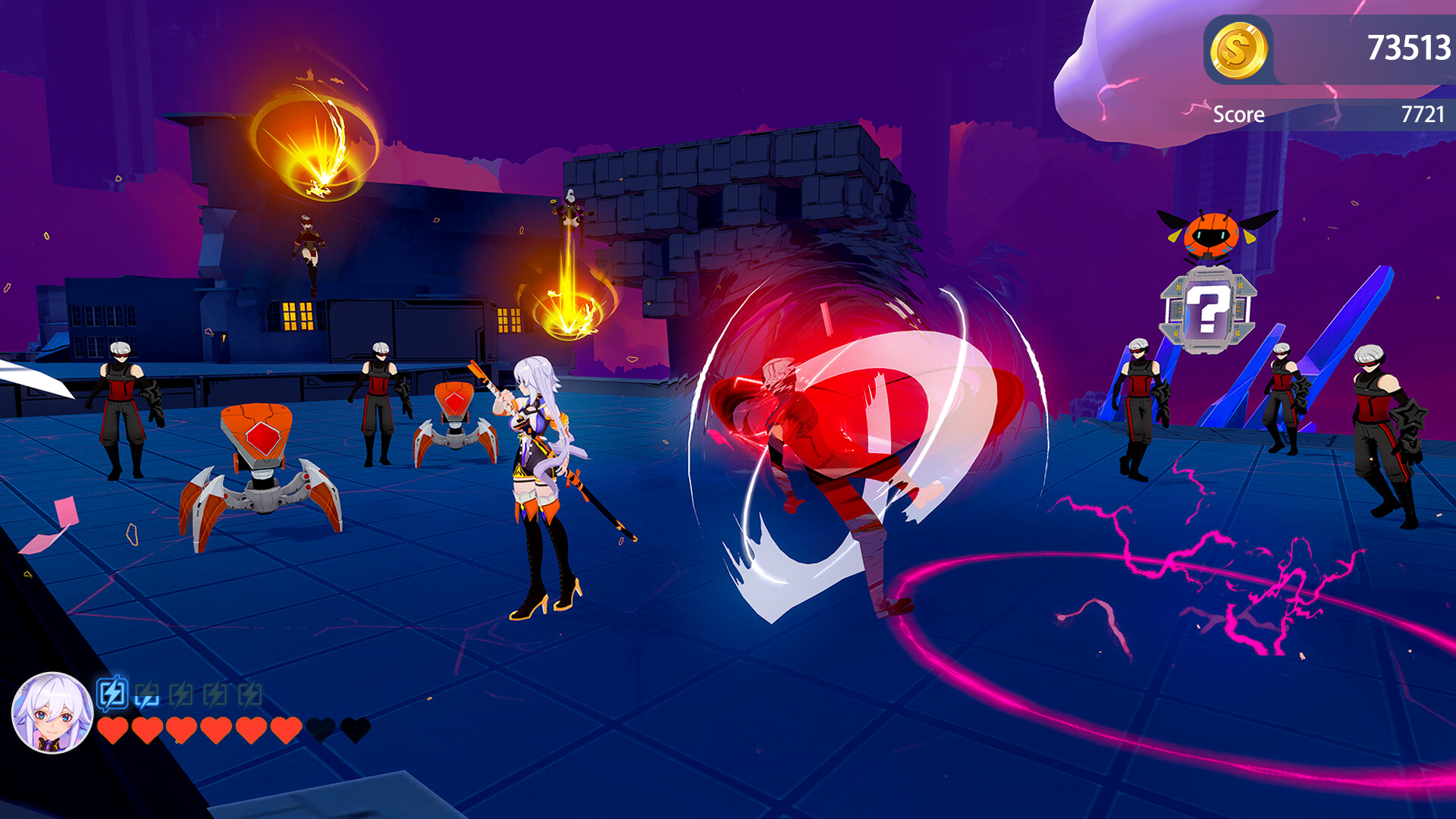Select the Score label tab
Viewport: 1456px width, 819px height.
point(1238,115)
